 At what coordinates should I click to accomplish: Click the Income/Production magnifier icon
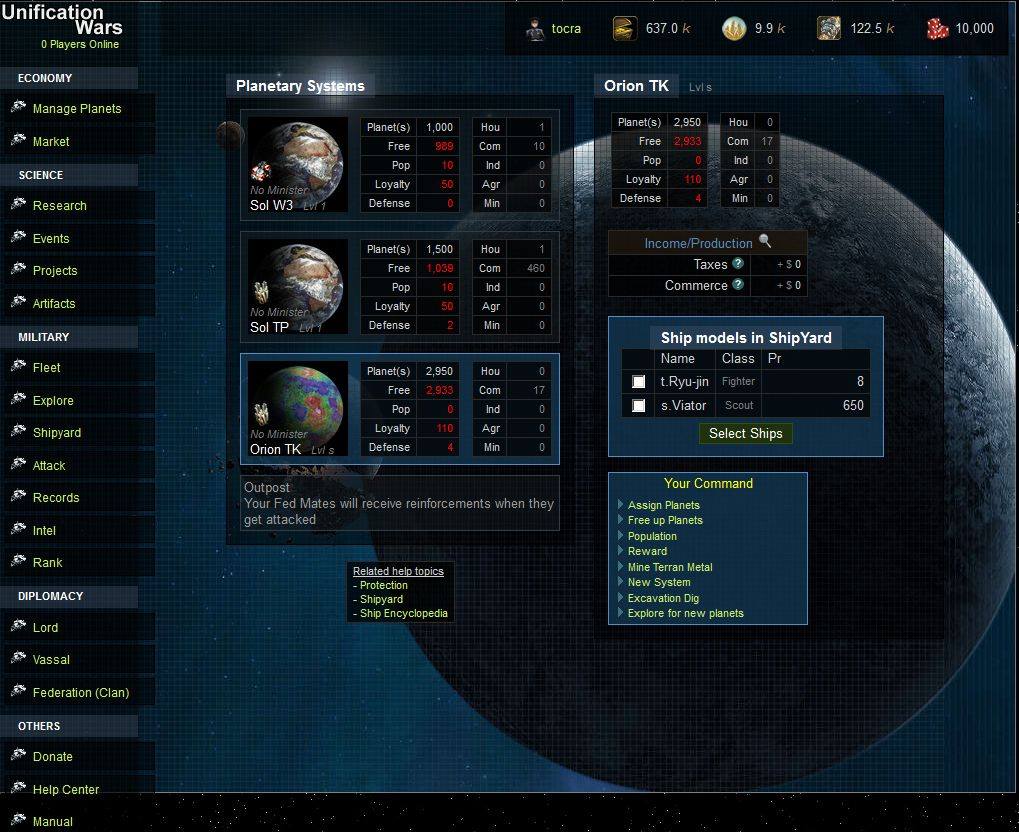(x=765, y=241)
